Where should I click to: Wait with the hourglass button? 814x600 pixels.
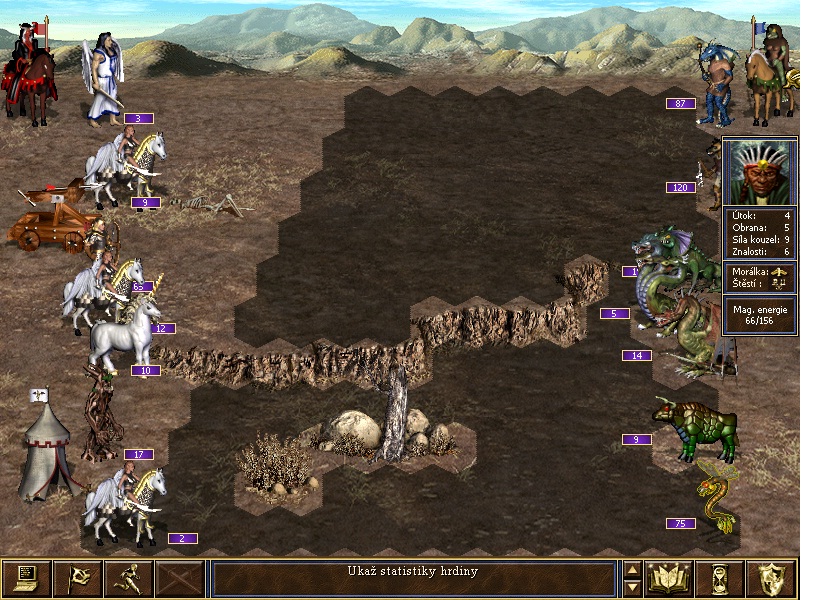click(720, 578)
